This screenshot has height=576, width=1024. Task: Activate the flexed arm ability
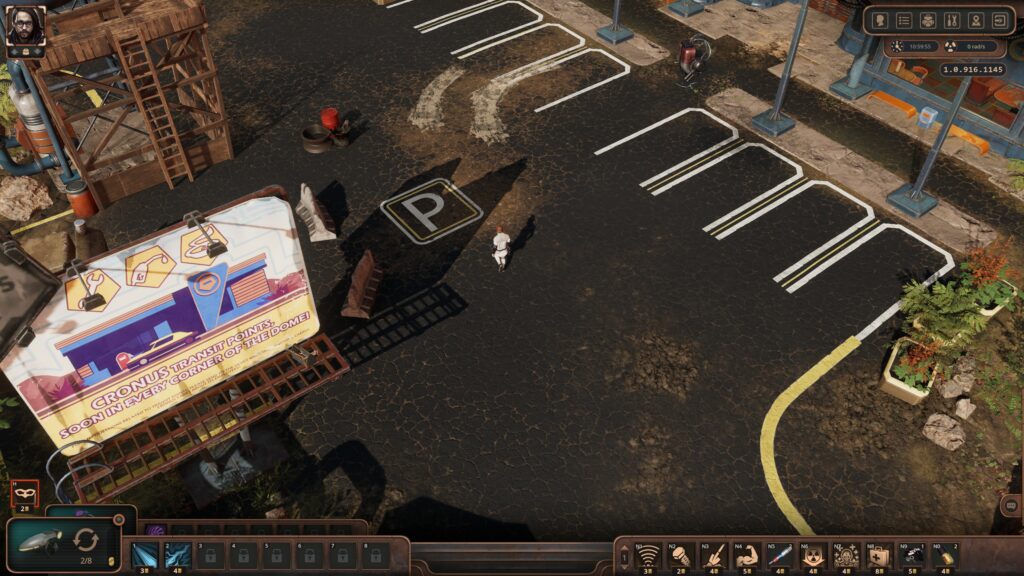coord(746,555)
